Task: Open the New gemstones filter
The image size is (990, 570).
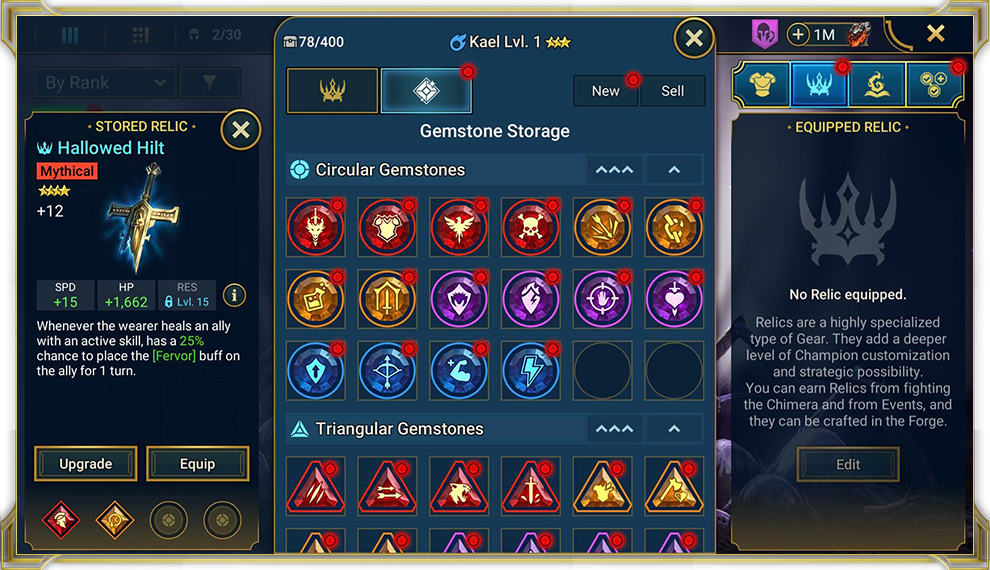Action: pos(605,91)
